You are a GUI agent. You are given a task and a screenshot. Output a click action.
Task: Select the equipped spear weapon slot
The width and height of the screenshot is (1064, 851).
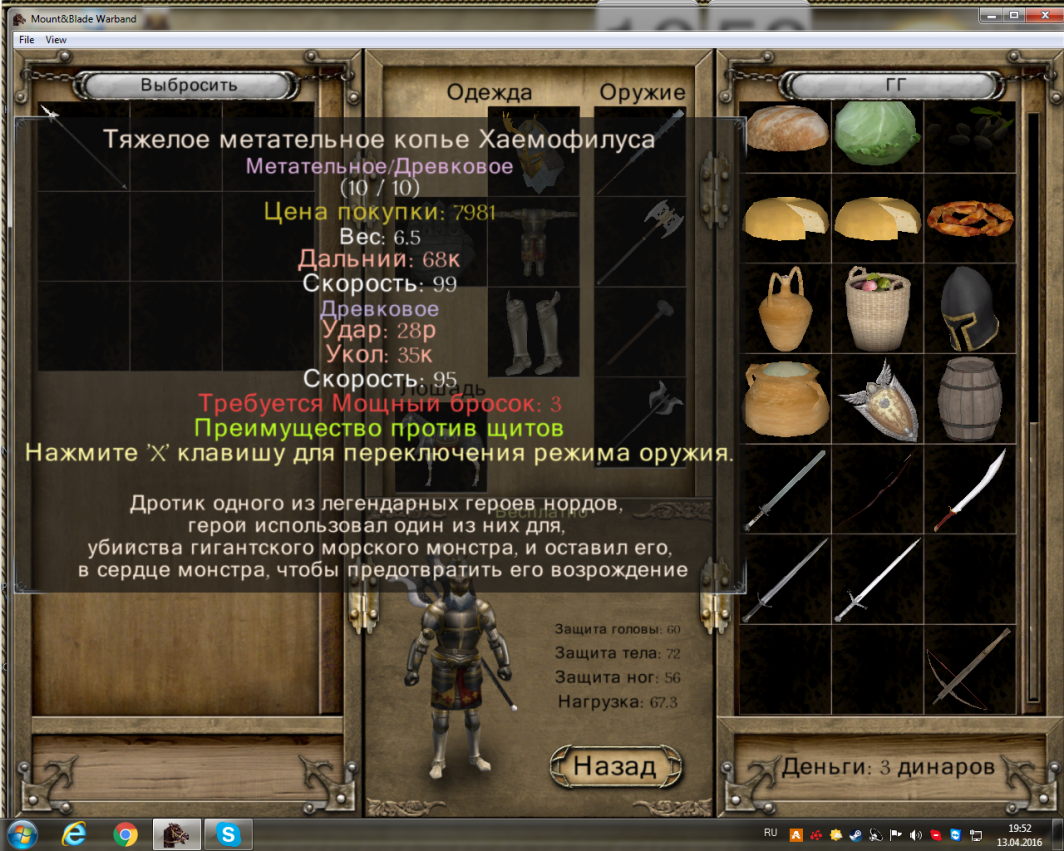coord(640,150)
